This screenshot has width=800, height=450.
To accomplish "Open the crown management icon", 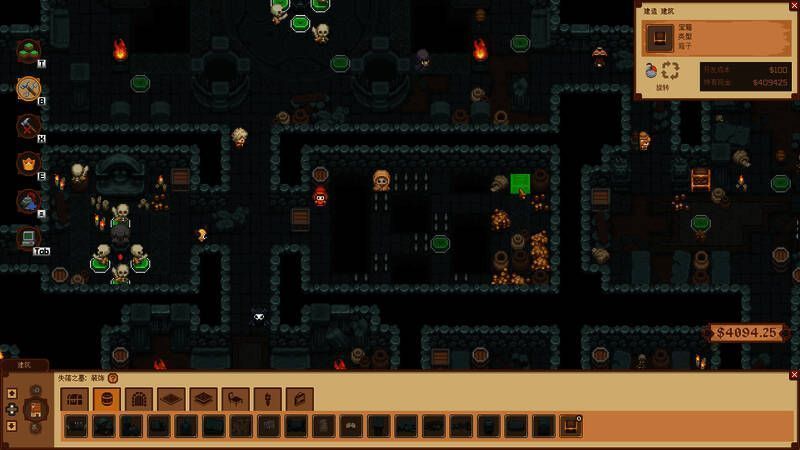I will click(x=29, y=163).
